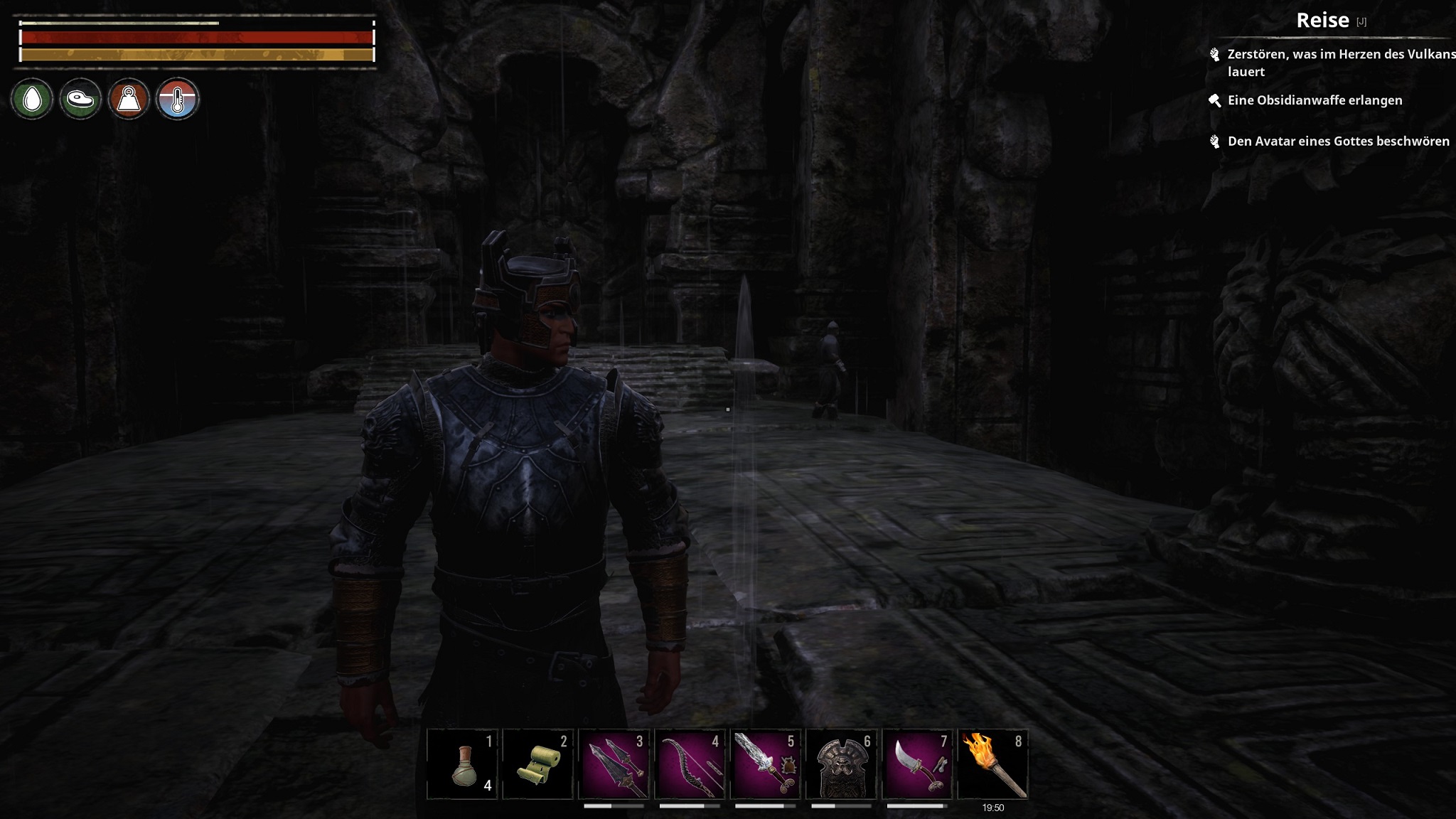Screen dimensions: 1456x819
Task: Select the 'Eine Obsidianwaffe erlangen' objective
Action: (x=1315, y=100)
